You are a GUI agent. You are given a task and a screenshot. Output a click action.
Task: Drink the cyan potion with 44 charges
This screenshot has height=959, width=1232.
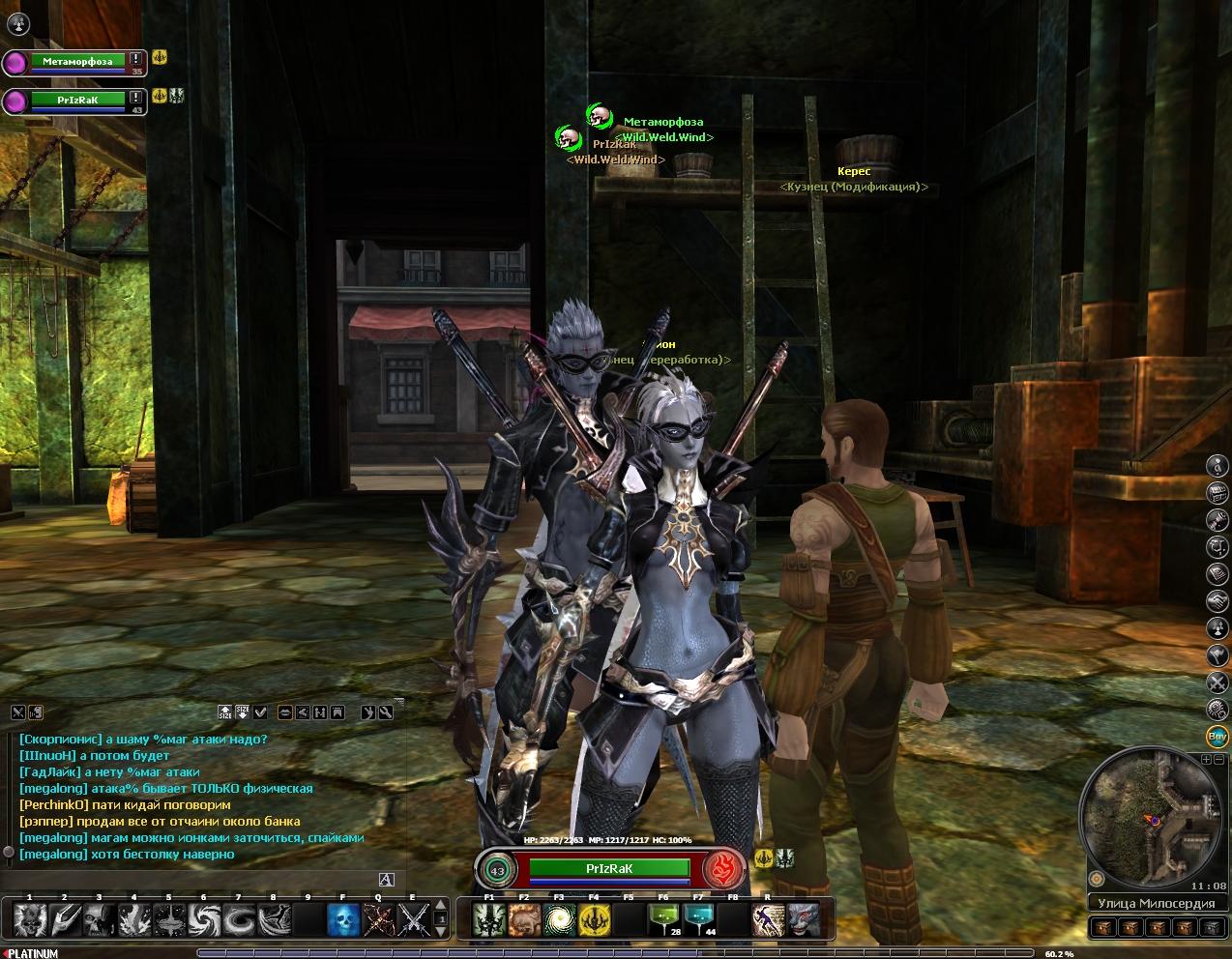point(698,919)
